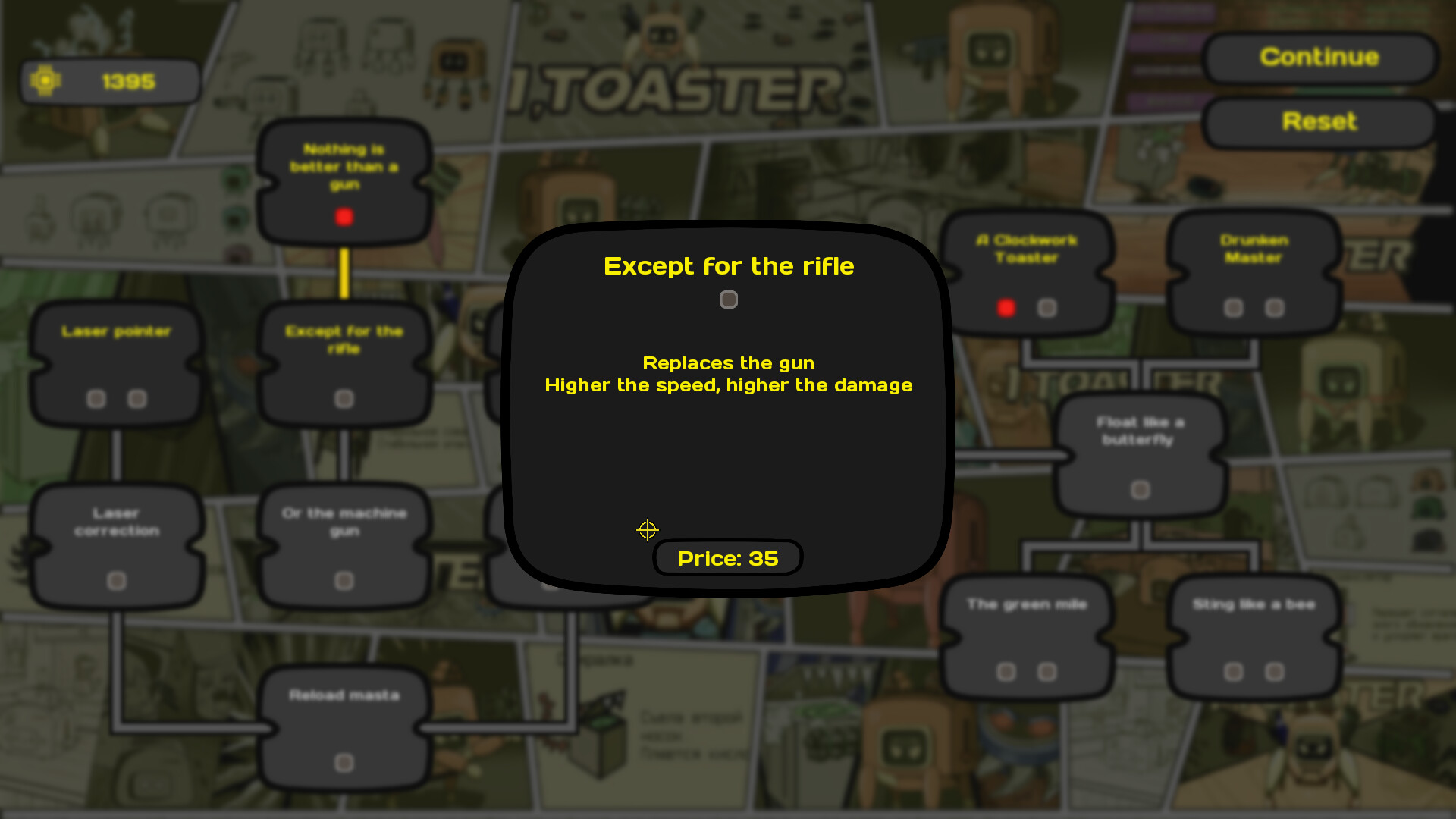The height and width of the screenshot is (819, 1456).
Task: Open the "Drunken Master" upgrade node
Action: coord(1253,249)
